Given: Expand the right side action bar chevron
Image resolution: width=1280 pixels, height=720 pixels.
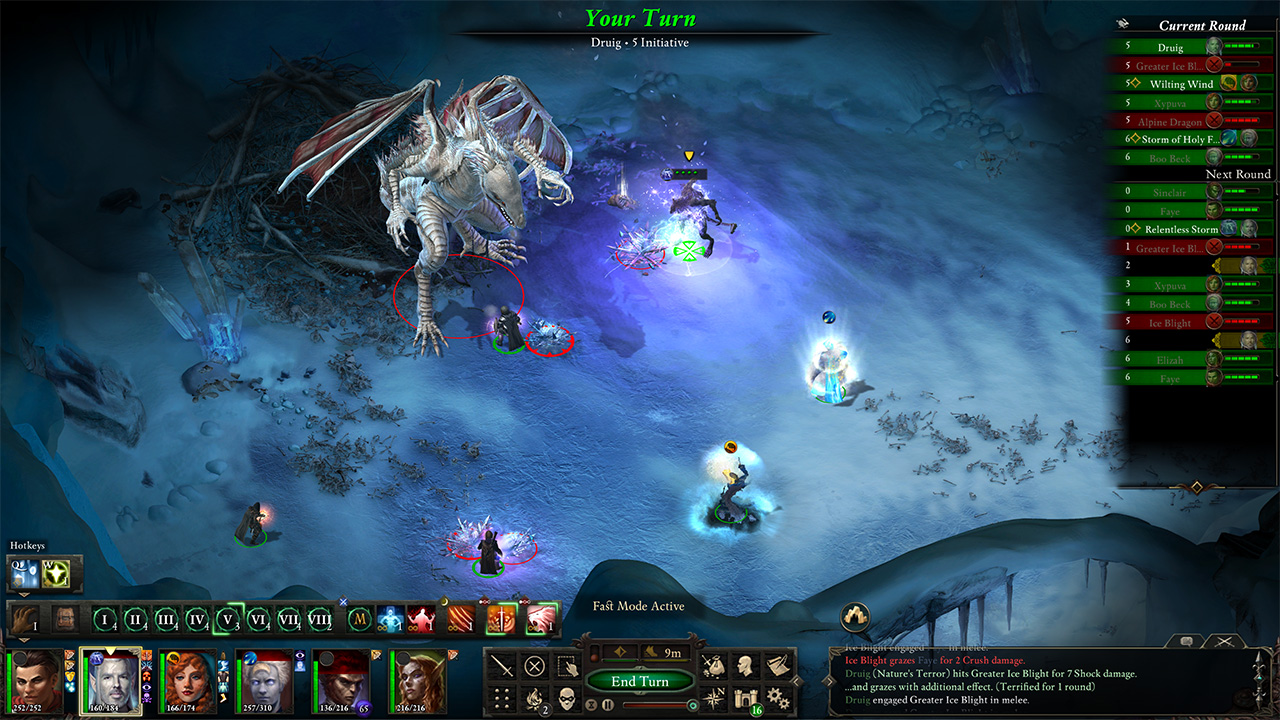Looking at the screenshot, I should pyautogui.click(x=796, y=679).
